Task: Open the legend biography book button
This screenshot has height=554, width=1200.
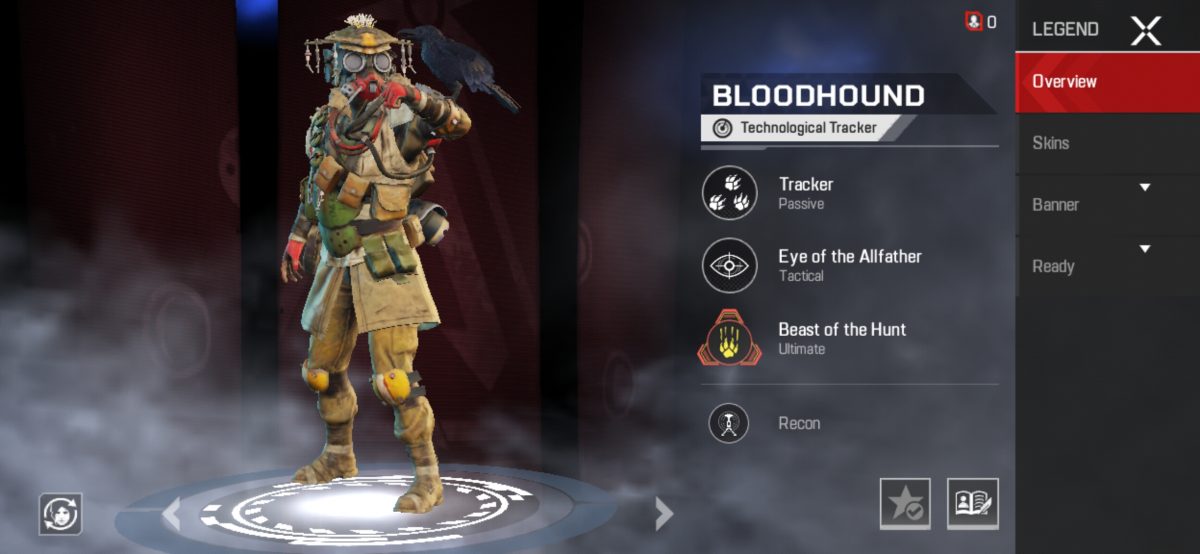Action: click(x=973, y=504)
